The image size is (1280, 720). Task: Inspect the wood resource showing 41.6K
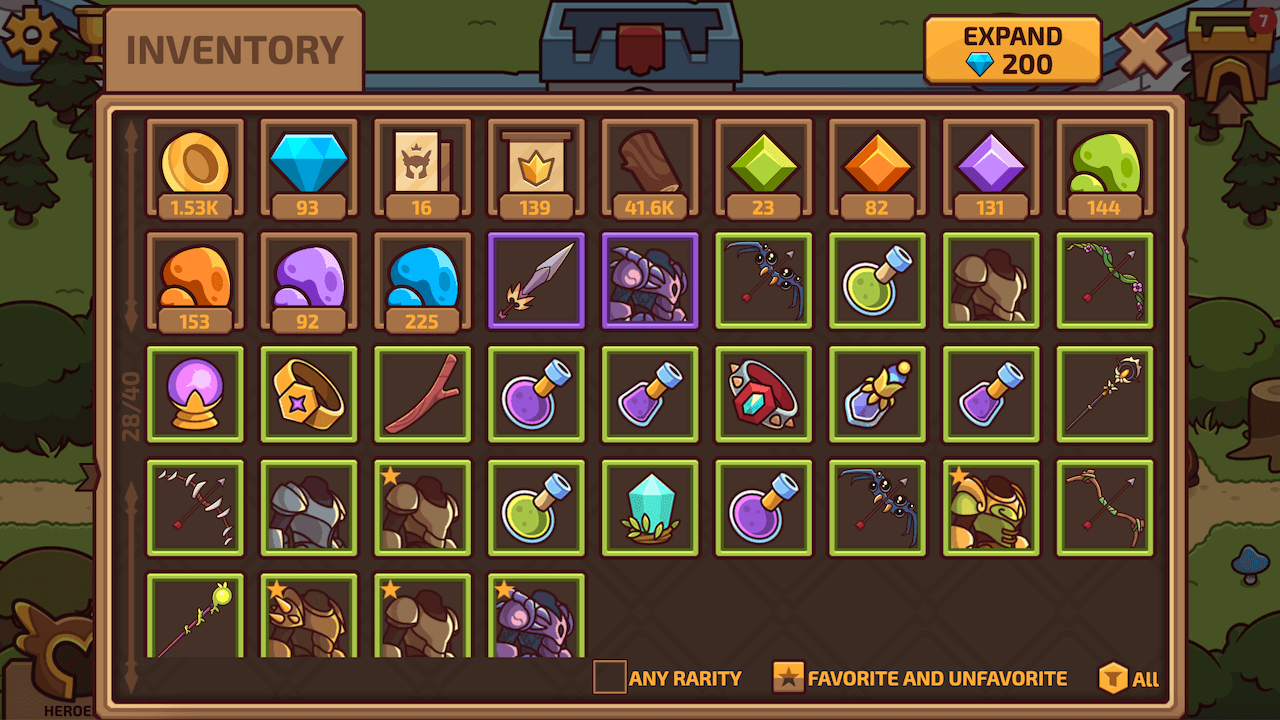(x=649, y=168)
